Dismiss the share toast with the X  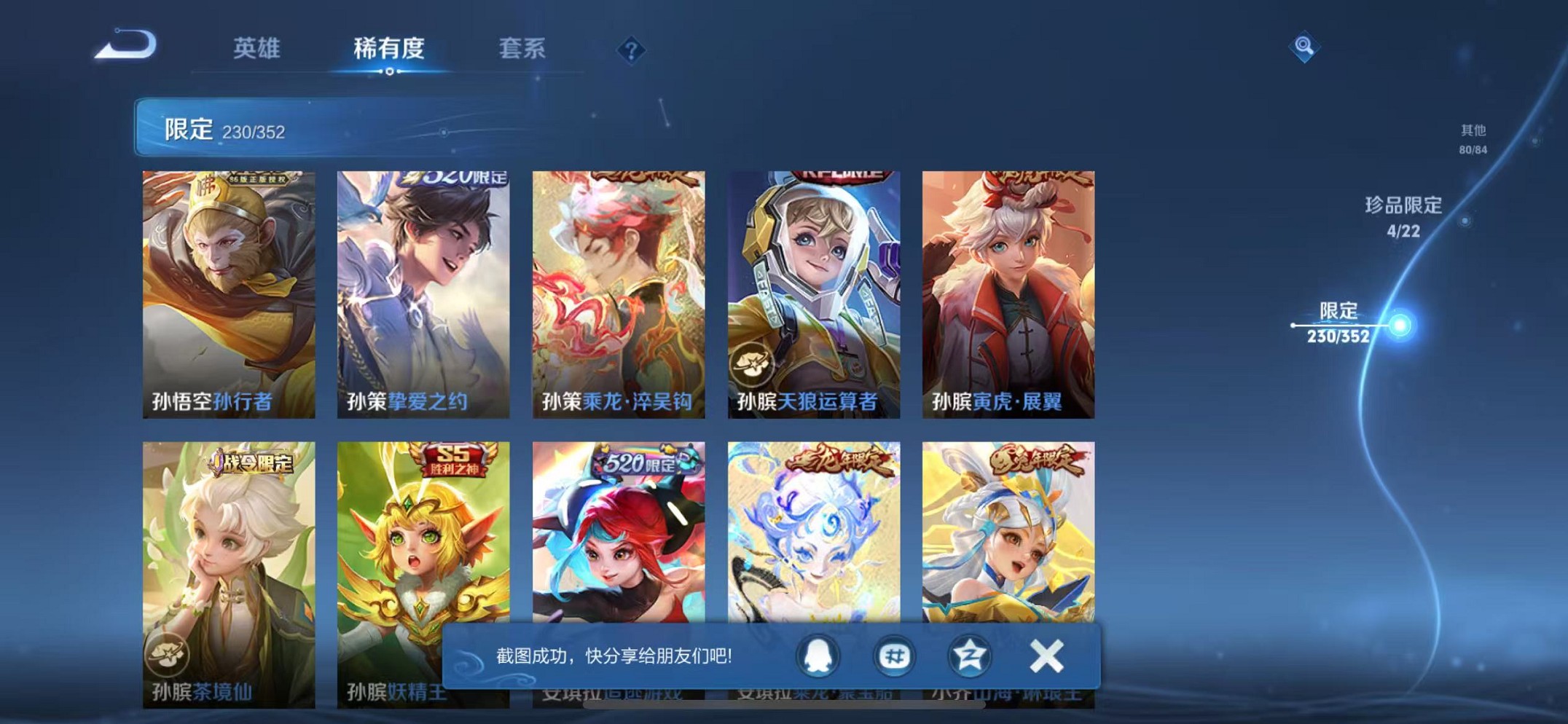pyautogui.click(x=1045, y=656)
